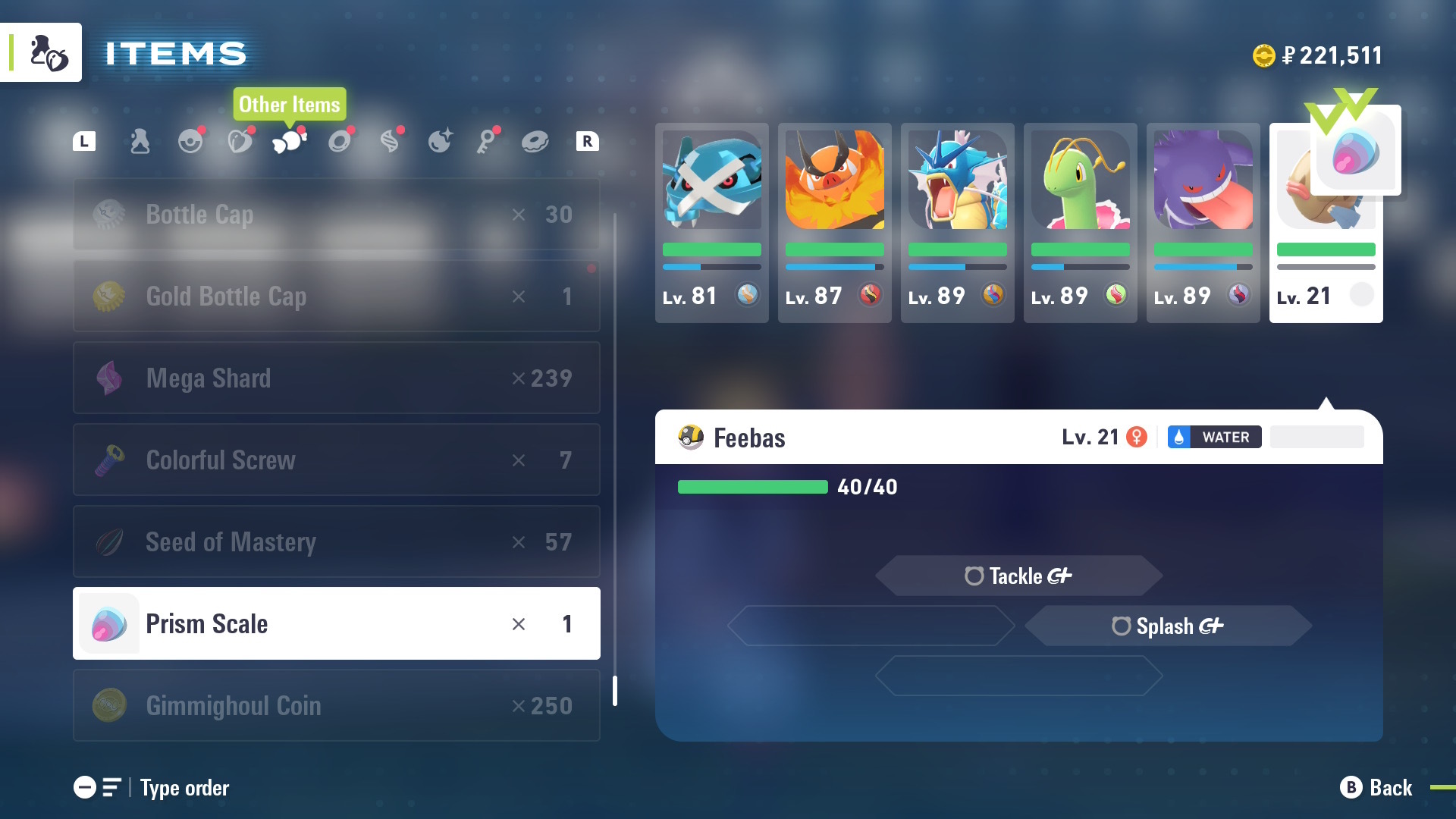The image size is (1456, 819).
Task: Open the Berries category tab icon
Action: point(240,140)
